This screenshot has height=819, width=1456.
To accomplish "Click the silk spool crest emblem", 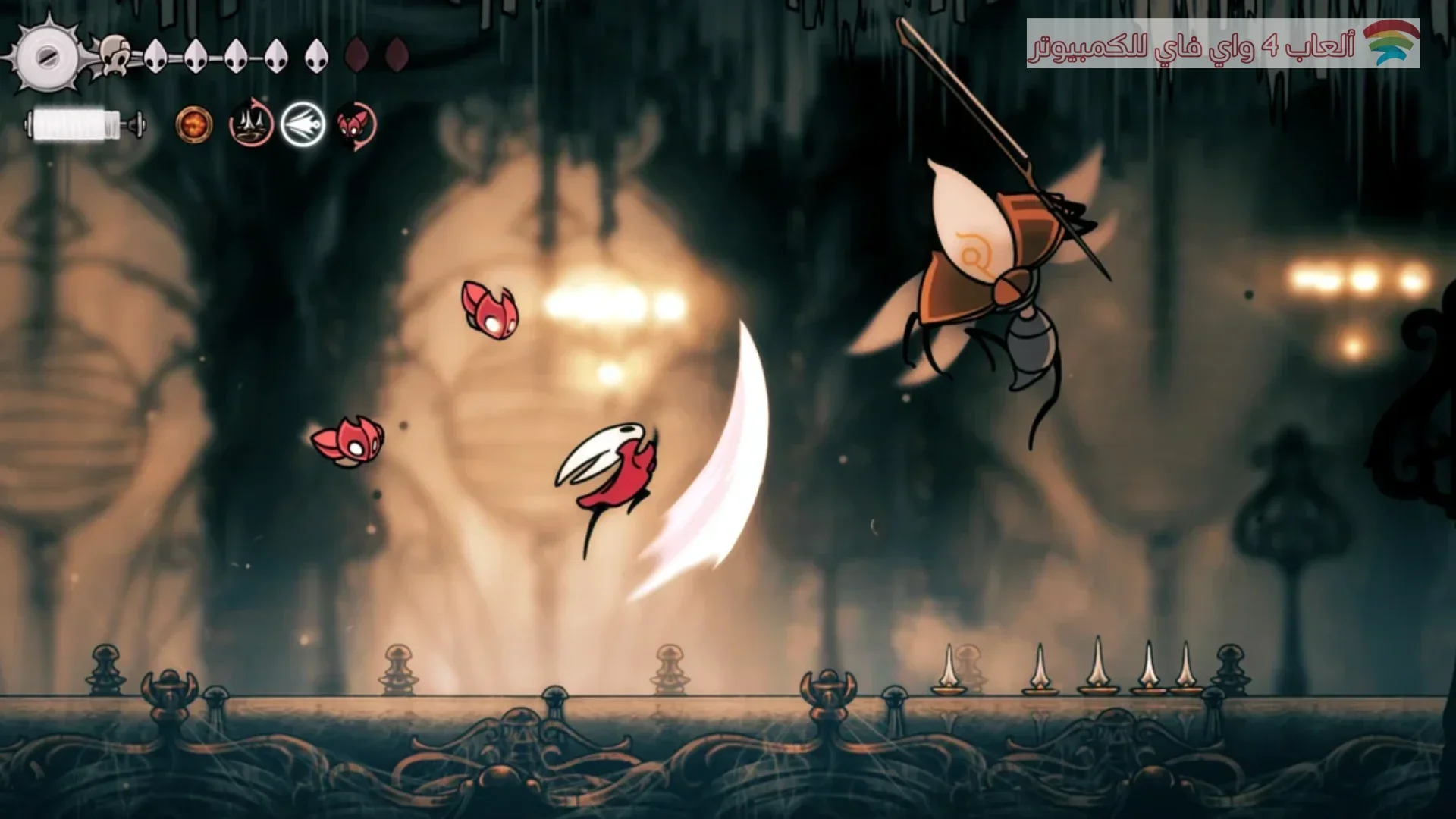I will point(47,55).
